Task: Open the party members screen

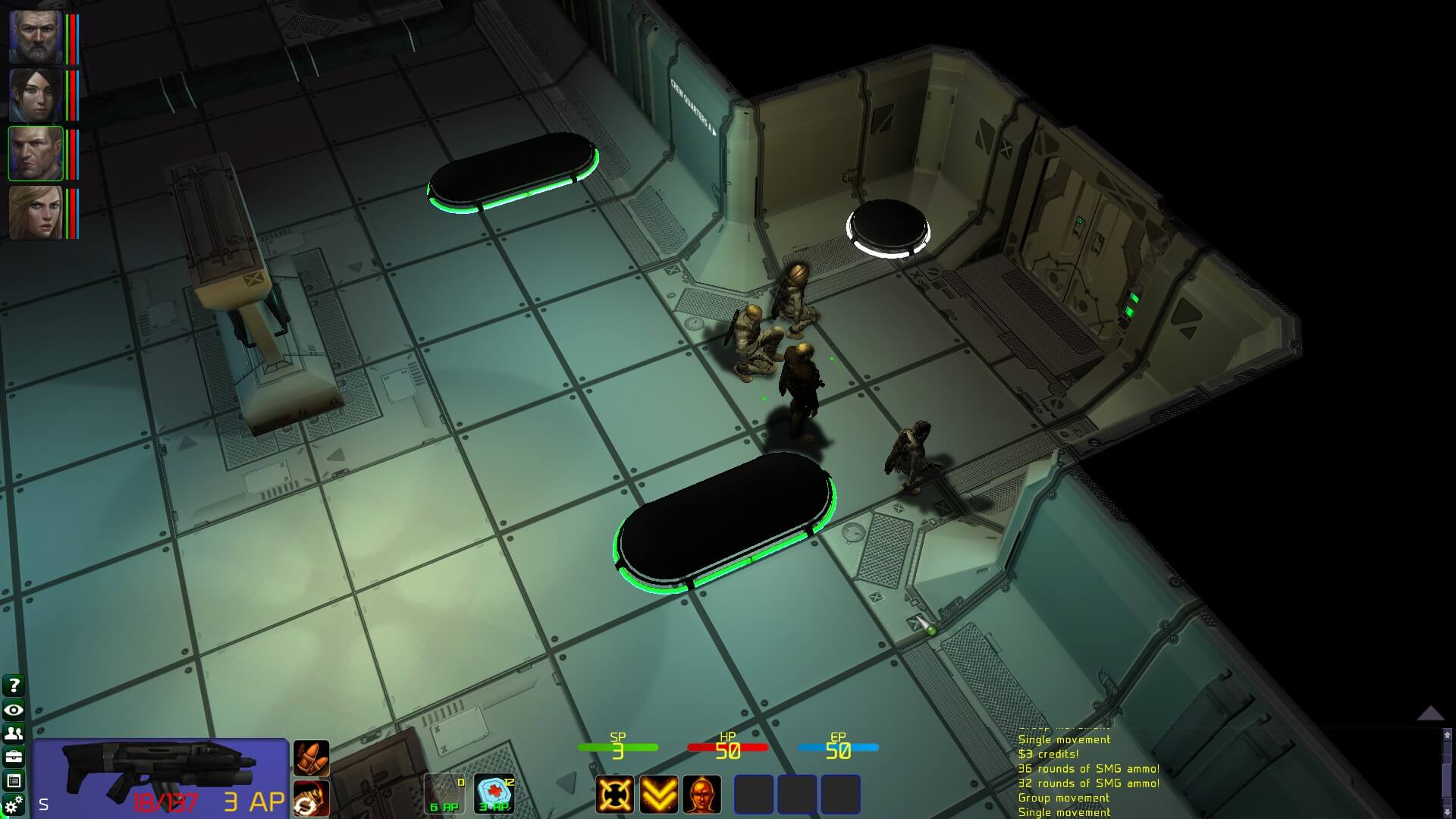Action: (14, 733)
